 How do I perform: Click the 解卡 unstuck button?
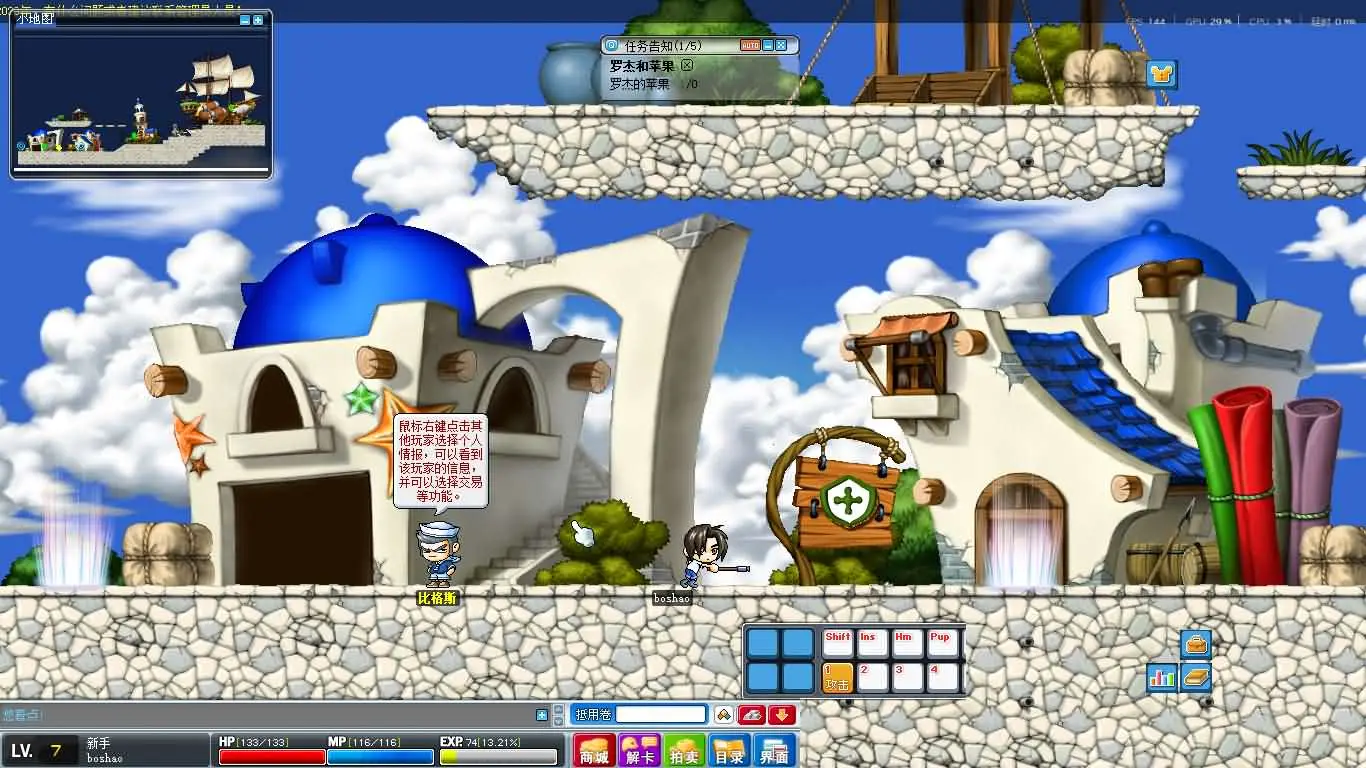pos(639,750)
